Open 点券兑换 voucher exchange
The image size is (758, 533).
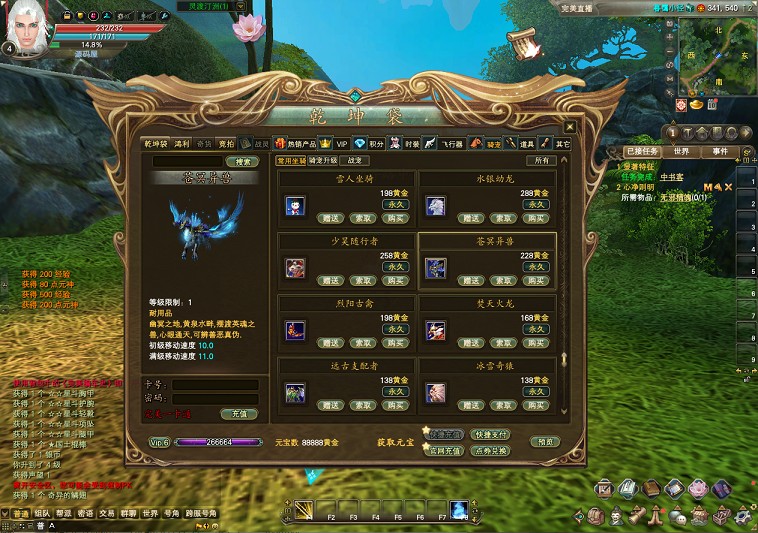(491, 451)
